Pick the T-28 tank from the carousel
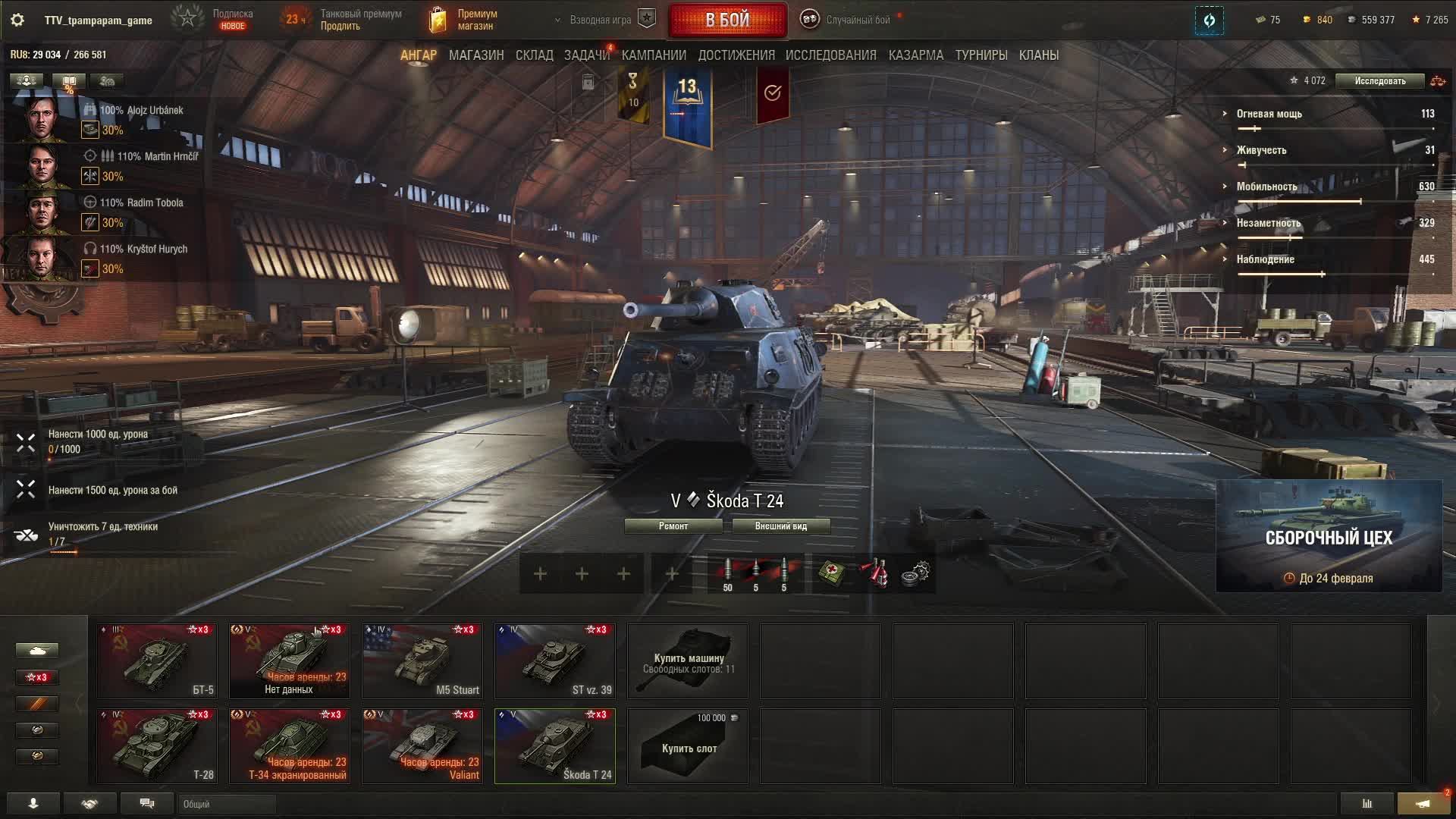Image resolution: width=1456 pixels, height=819 pixels. tap(157, 745)
